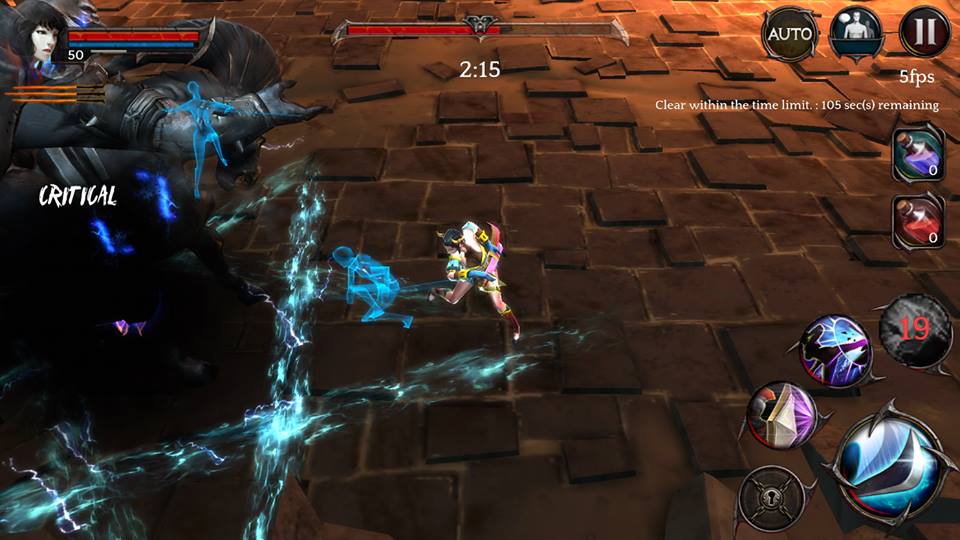Viewport: 960px width, 540px height.
Task: Tap the locked keyhole skill slot
Action: coord(771,497)
